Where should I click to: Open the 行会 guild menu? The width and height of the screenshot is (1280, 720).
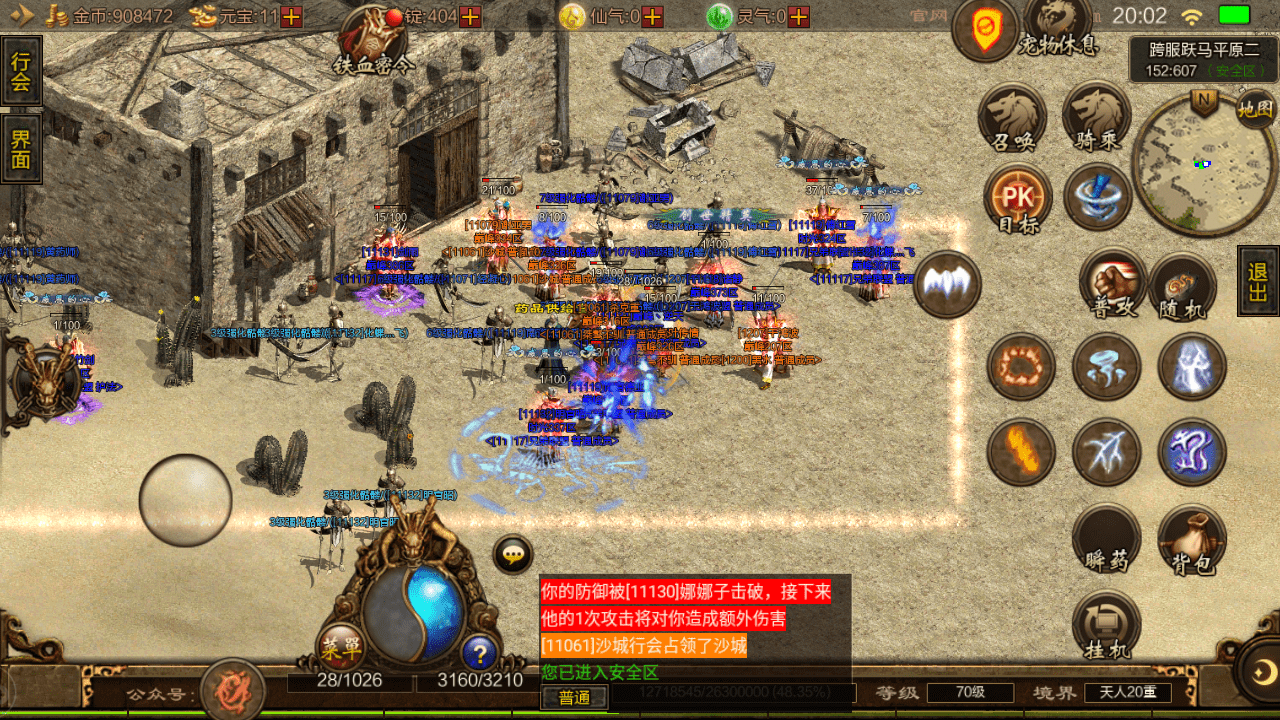coord(21,70)
